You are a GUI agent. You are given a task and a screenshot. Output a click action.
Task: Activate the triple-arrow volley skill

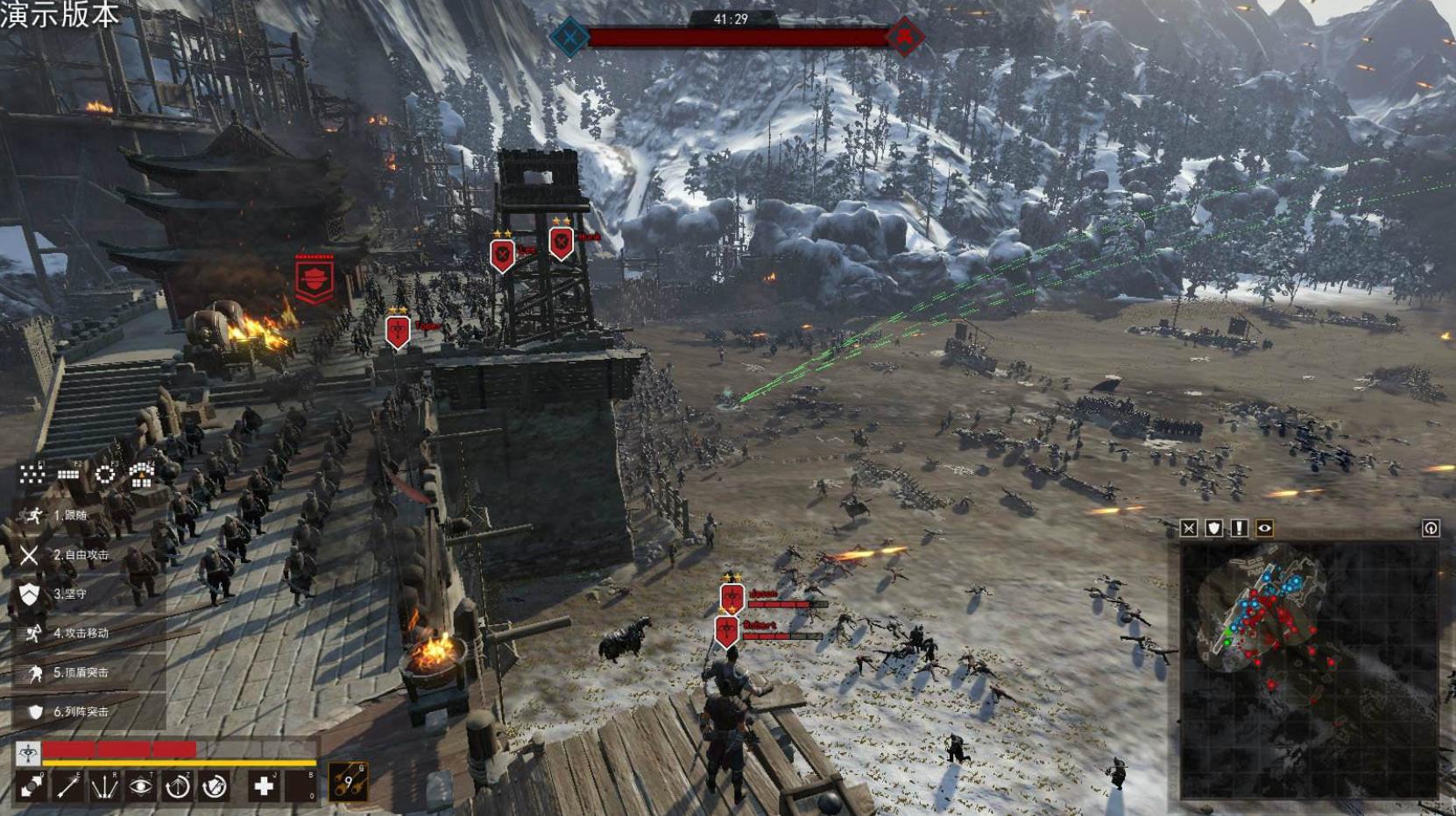pyautogui.click(x=104, y=786)
